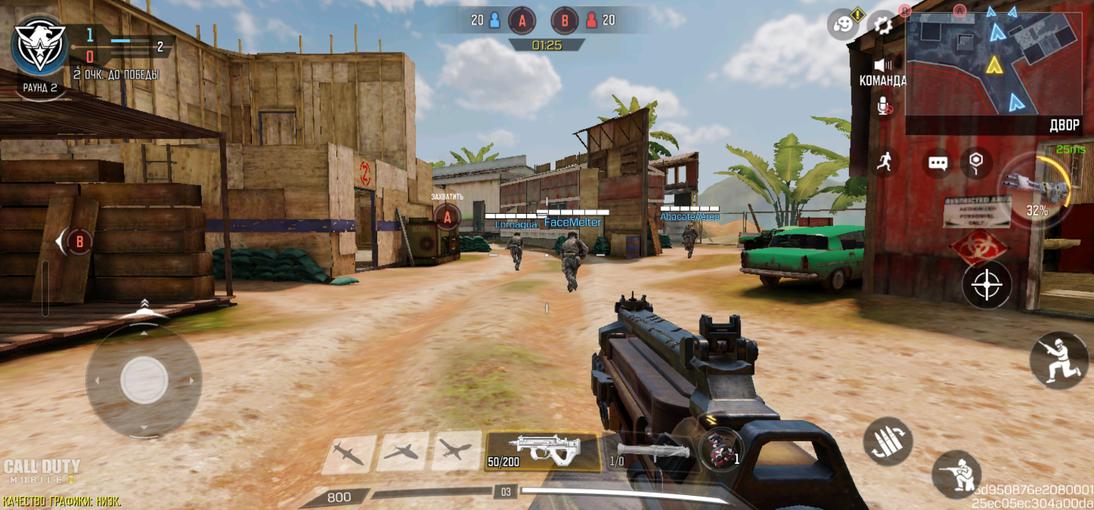Enable the auto-sprint running man icon
Screen dimensions: 1094x510
[884, 162]
